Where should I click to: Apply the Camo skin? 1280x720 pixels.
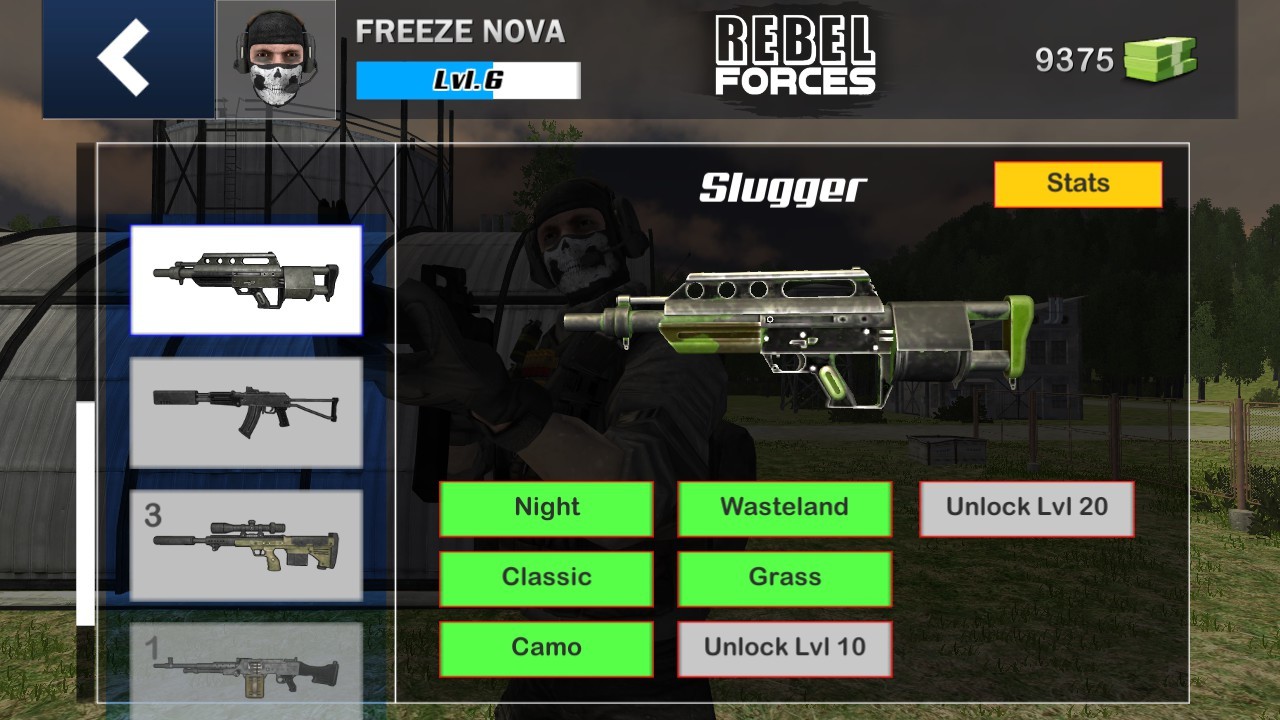pyautogui.click(x=547, y=648)
